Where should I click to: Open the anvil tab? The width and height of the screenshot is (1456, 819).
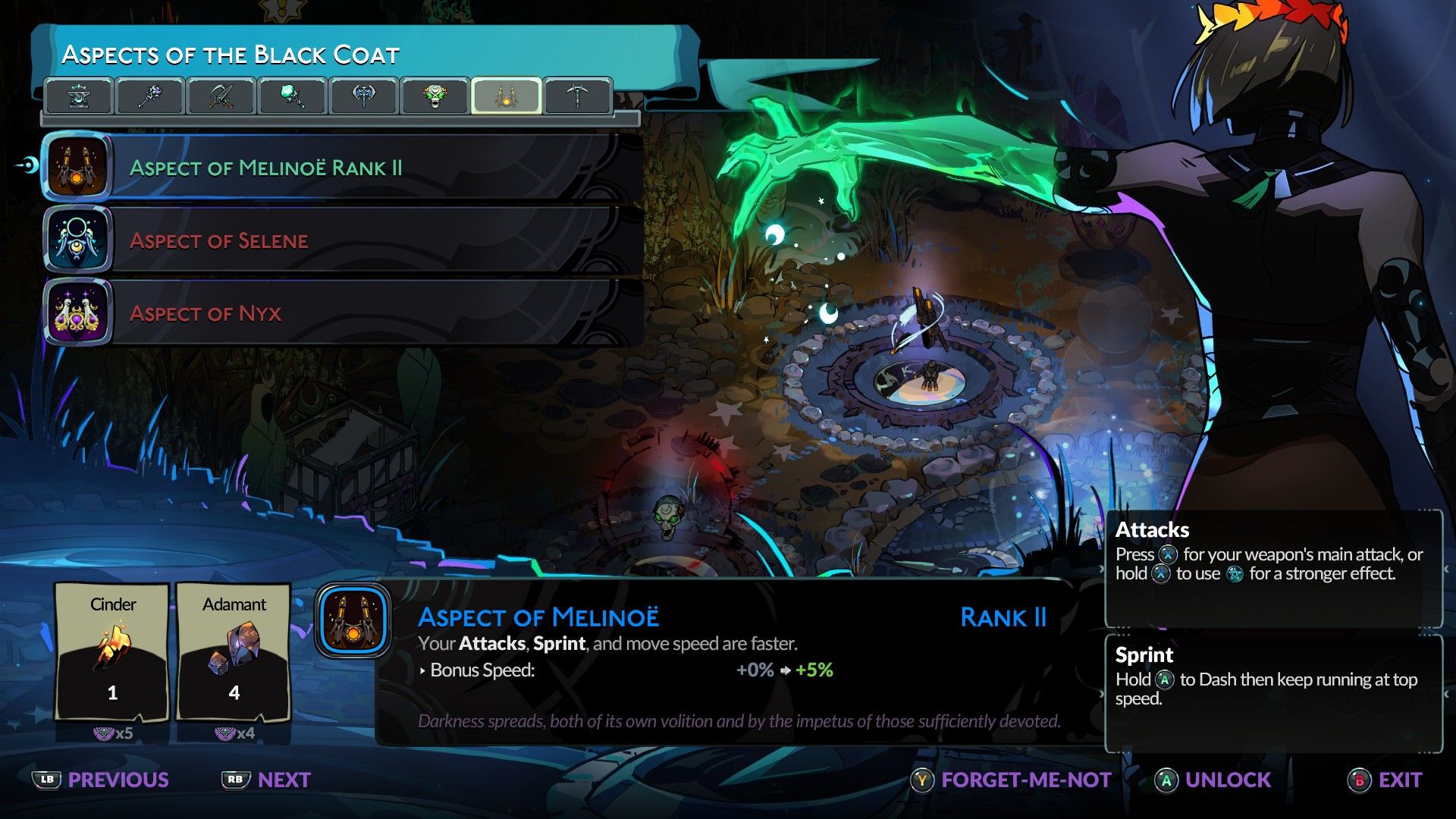pyautogui.click(x=79, y=96)
